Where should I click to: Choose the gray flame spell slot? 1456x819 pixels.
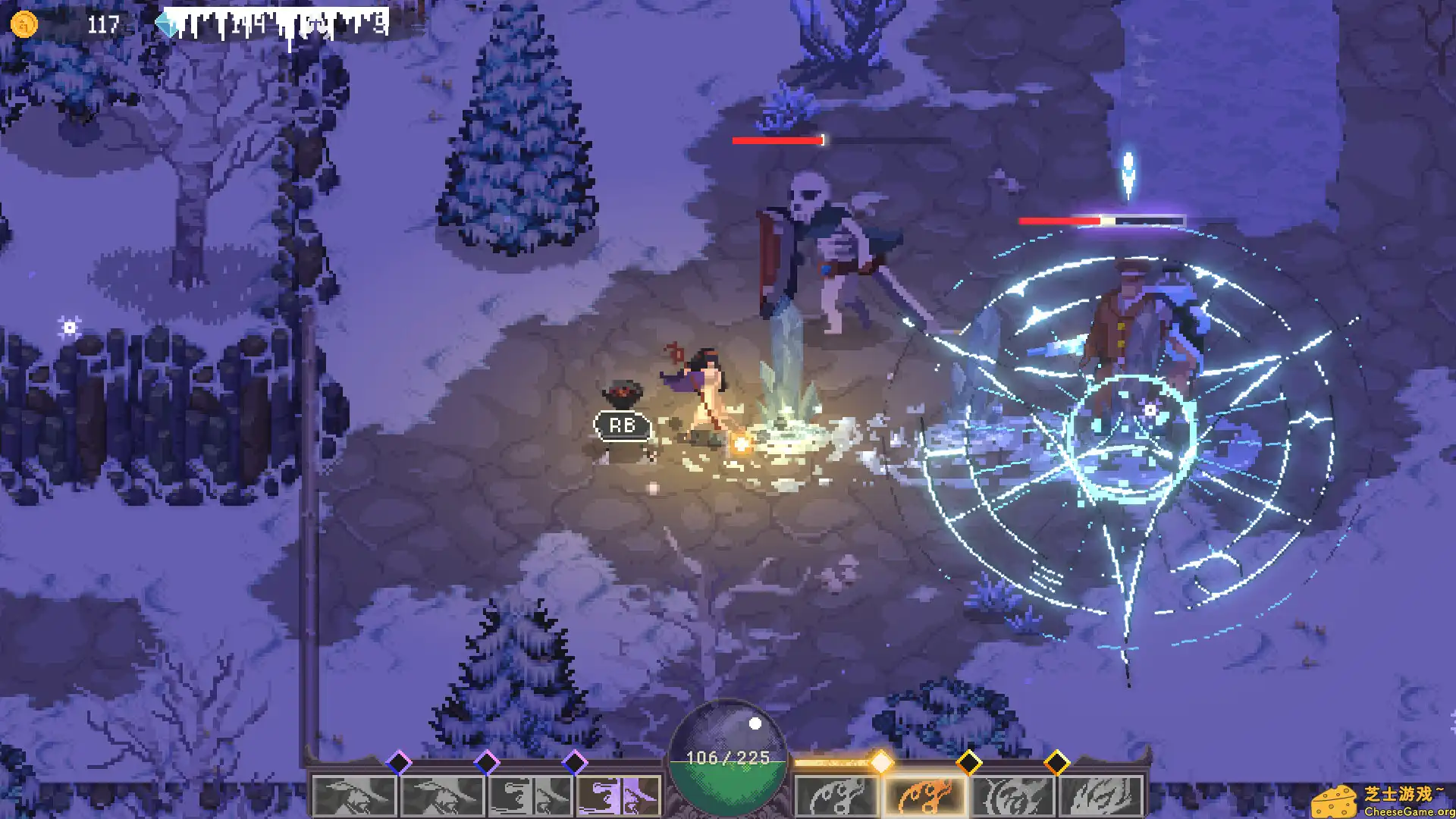click(x=836, y=796)
